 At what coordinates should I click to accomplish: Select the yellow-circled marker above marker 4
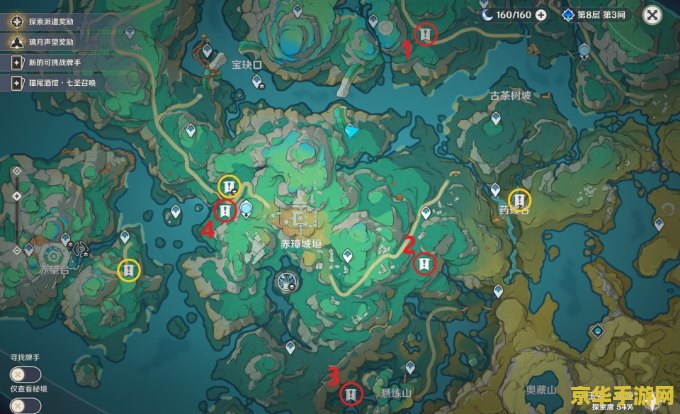pyautogui.click(x=230, y=186)
